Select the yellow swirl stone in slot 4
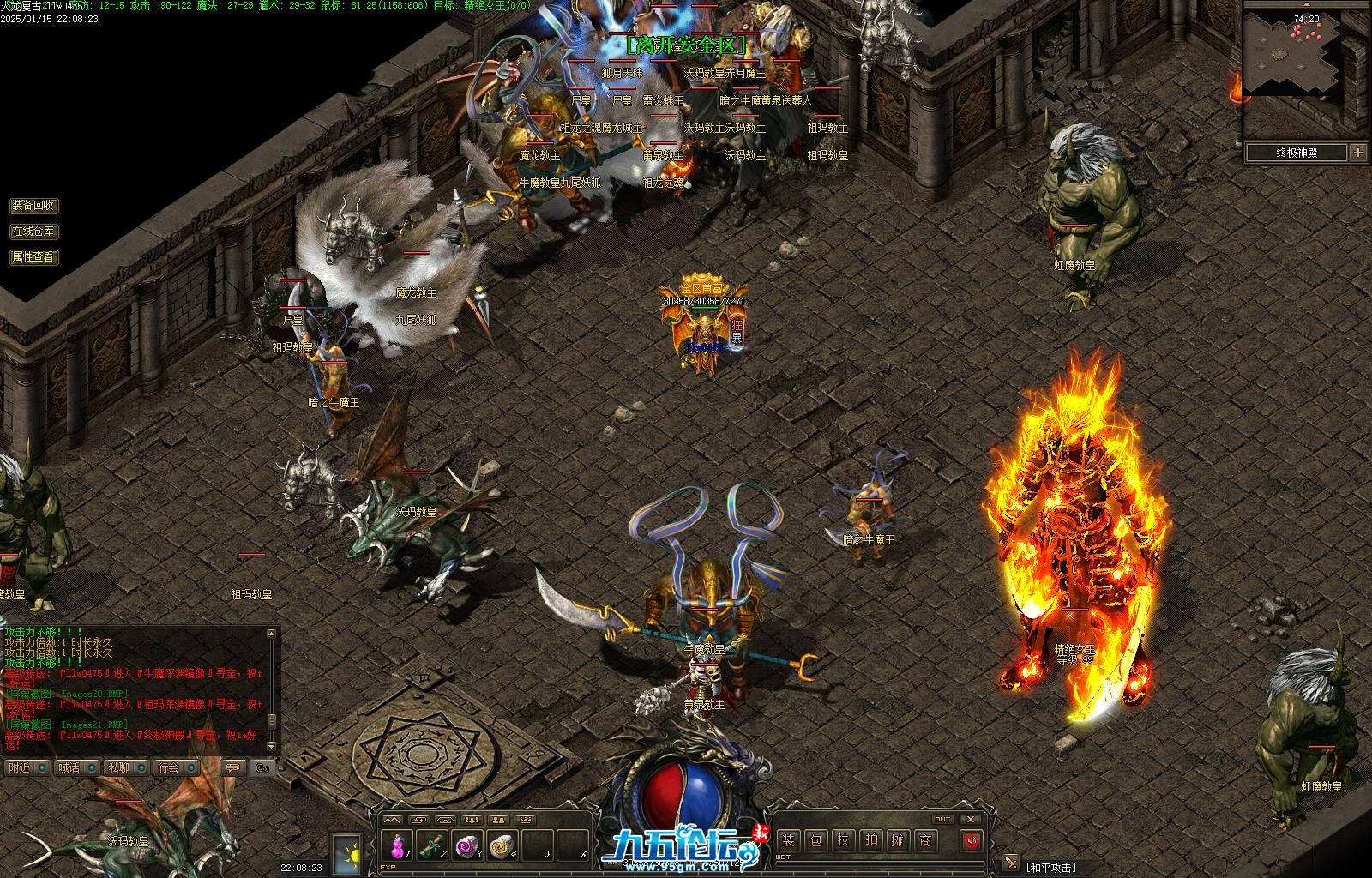 (x=501, y=846)
